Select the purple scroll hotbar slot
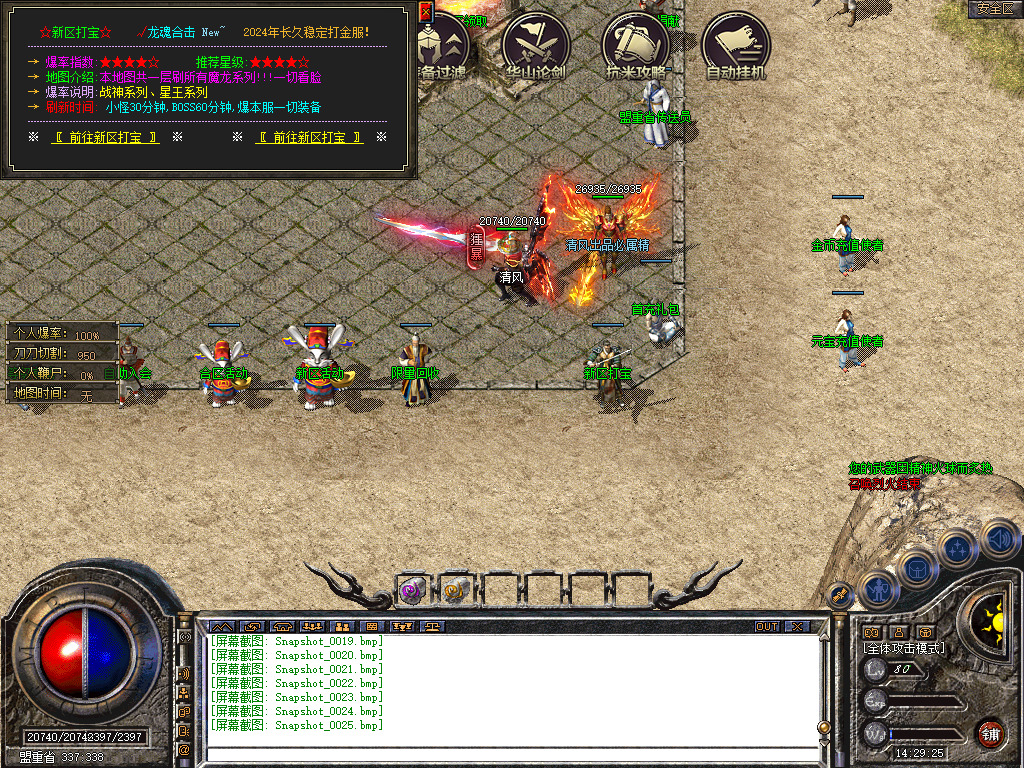The image size is (1024, 768). pos(412,590)
